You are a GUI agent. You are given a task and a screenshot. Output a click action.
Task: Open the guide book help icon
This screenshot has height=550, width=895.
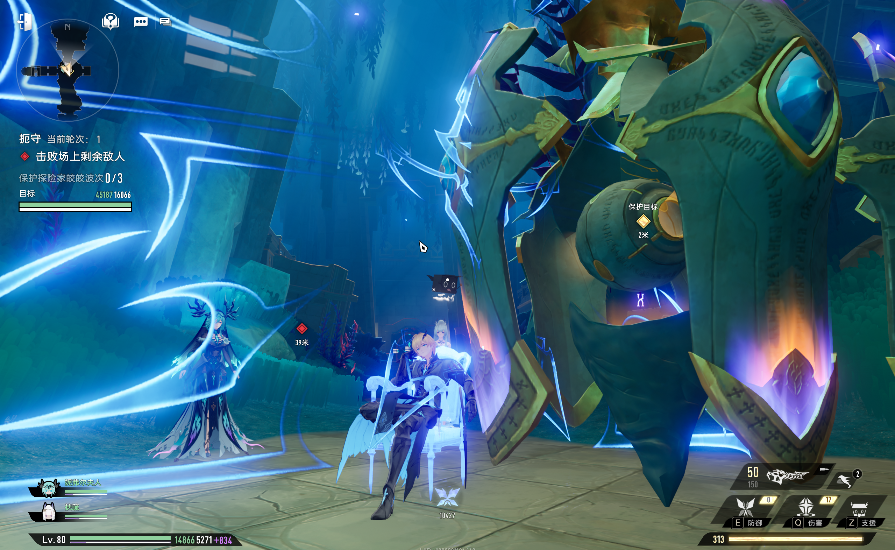point(111,21)
